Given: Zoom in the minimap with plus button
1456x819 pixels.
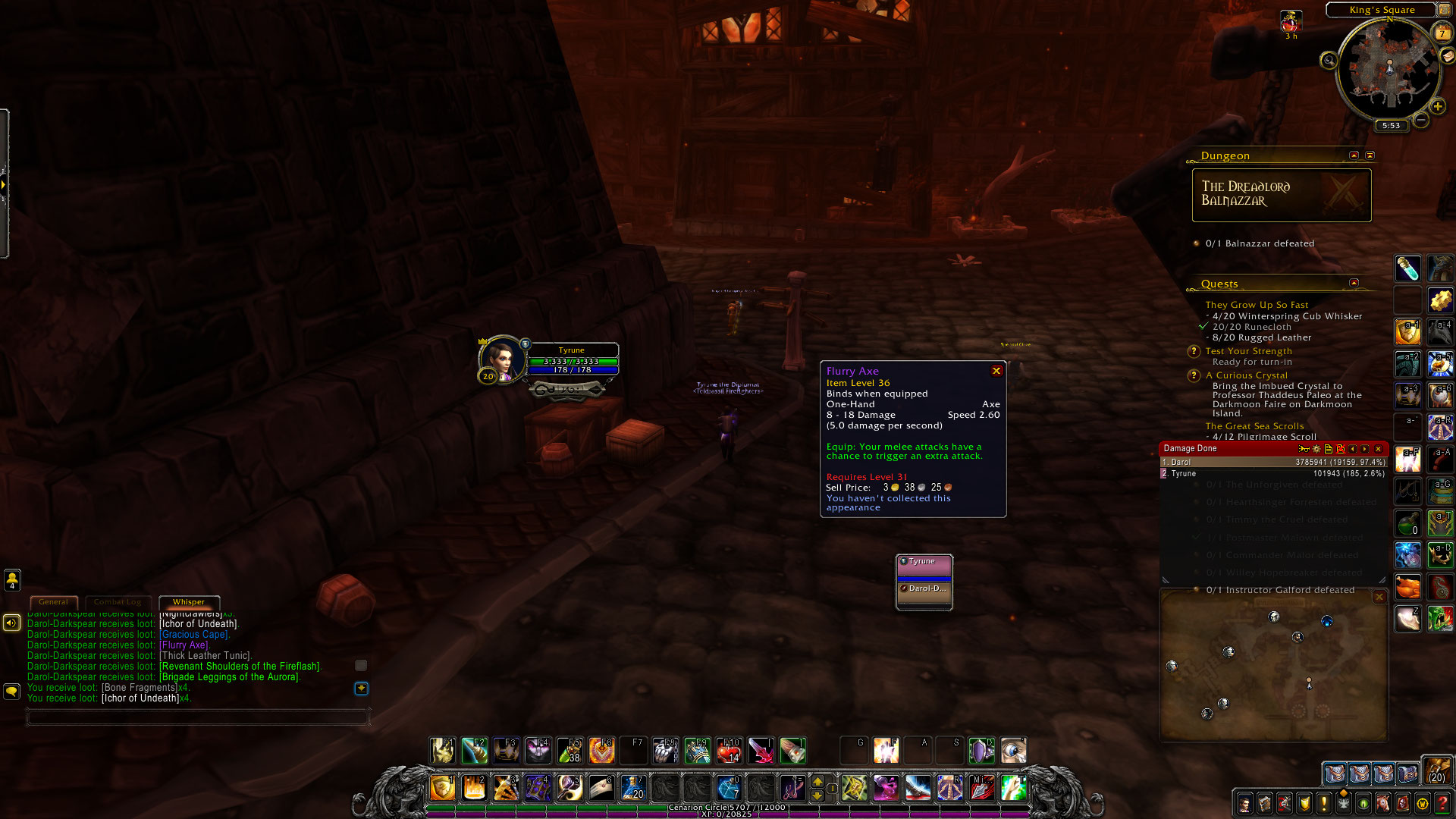Looking at the screenshot, I should [1437, 106].
